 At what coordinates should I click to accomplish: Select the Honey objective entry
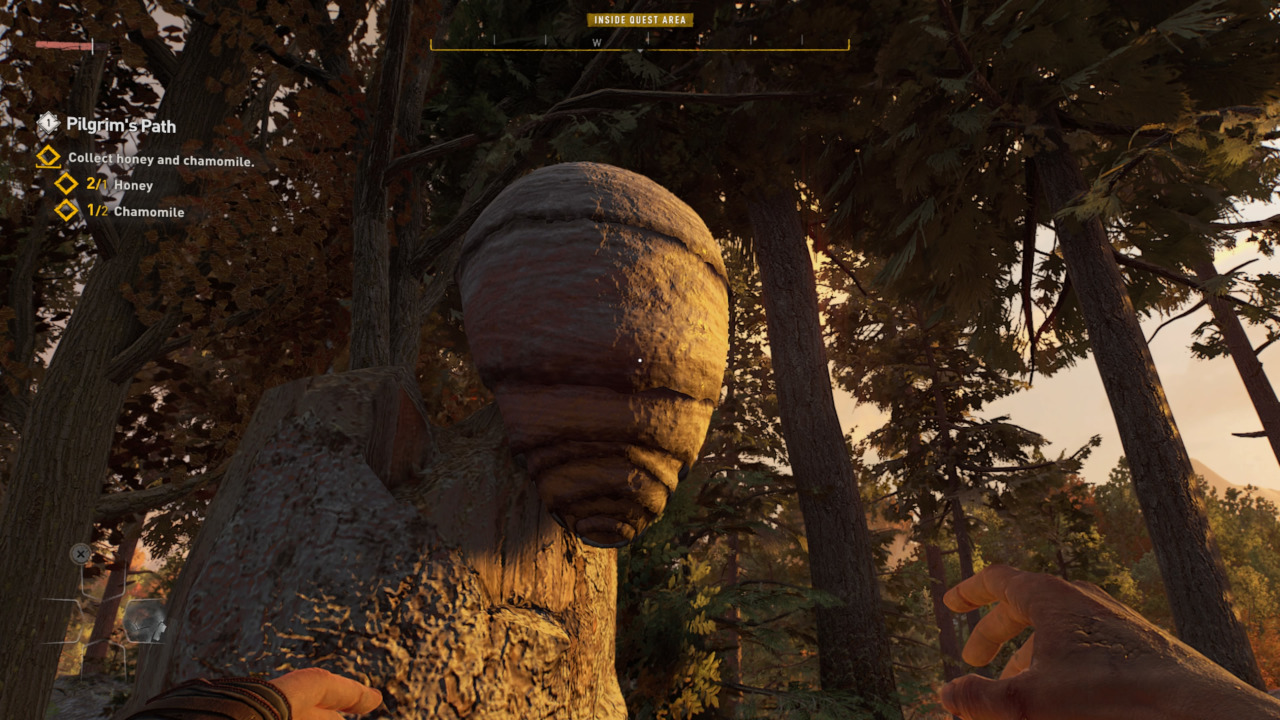click(x=120, y=185)
